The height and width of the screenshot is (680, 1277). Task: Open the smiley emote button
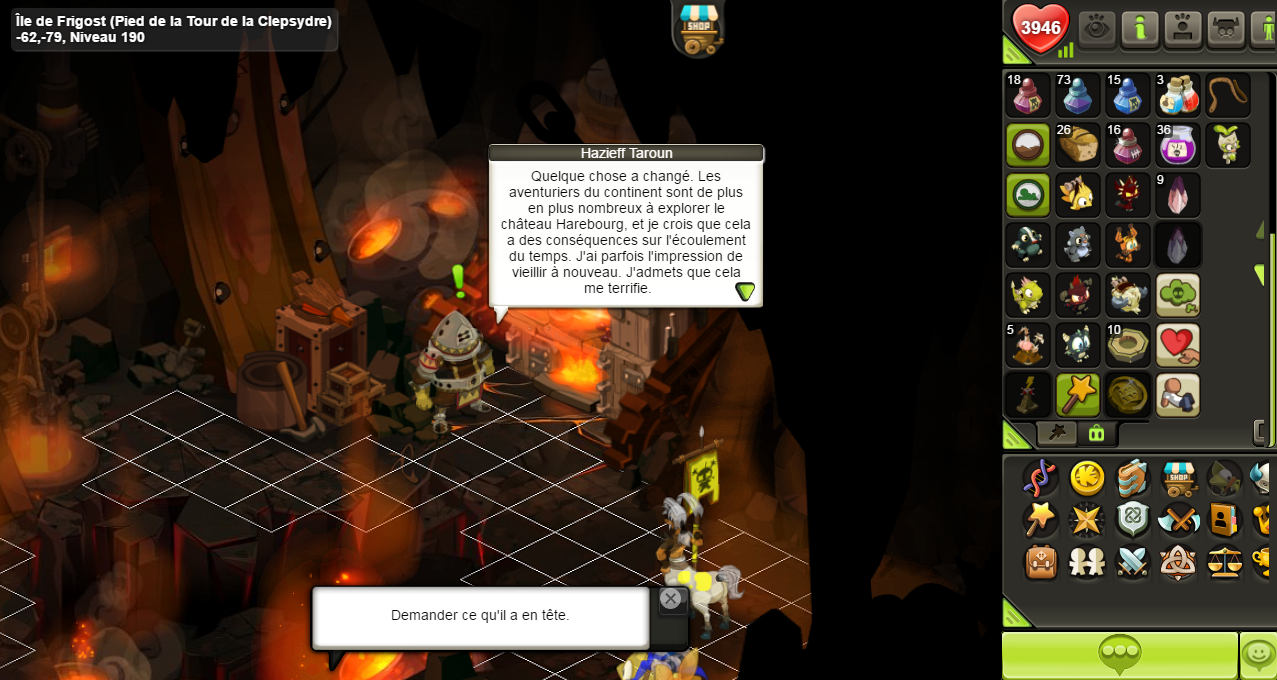pos(1258,655)
